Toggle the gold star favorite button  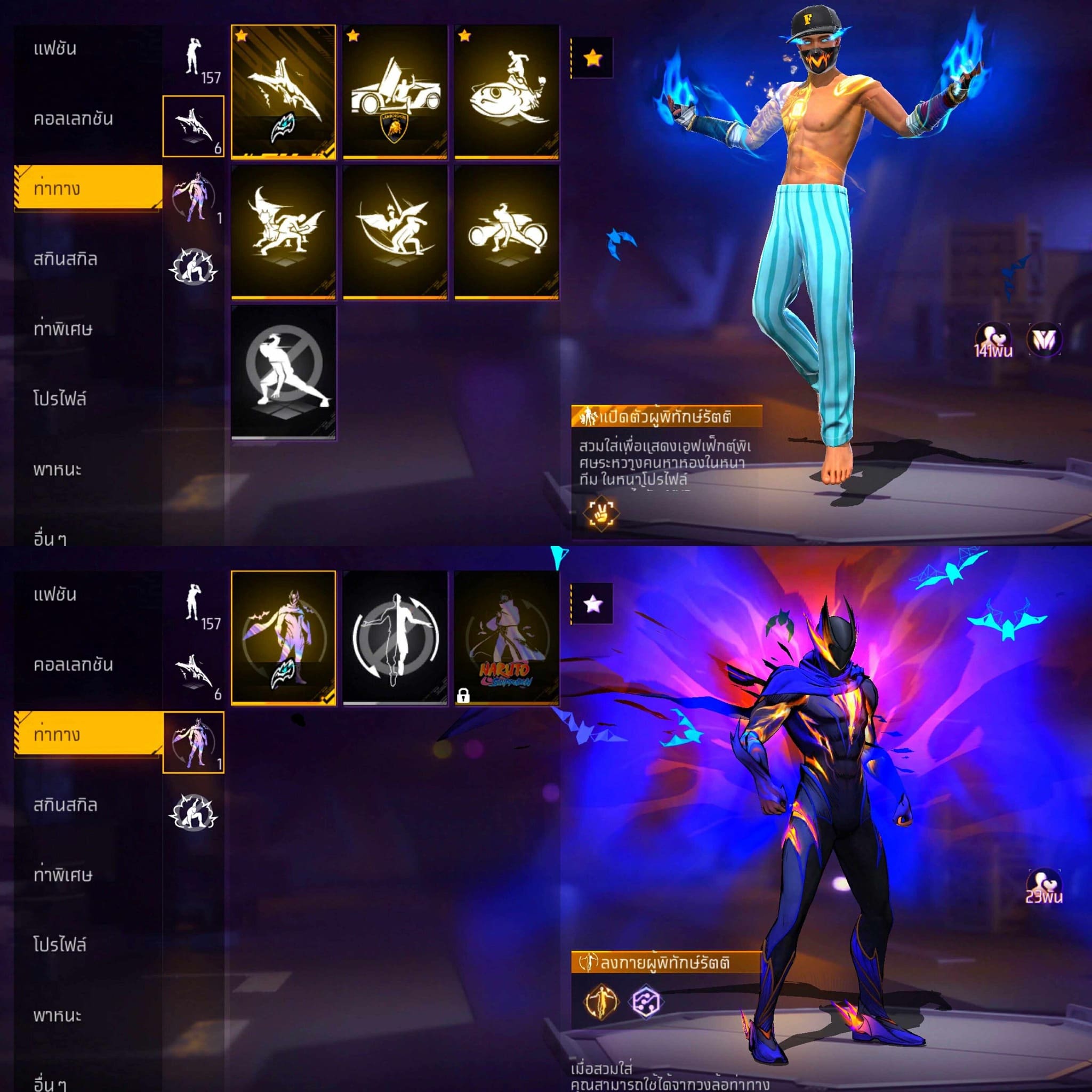[x=592, y=58]
